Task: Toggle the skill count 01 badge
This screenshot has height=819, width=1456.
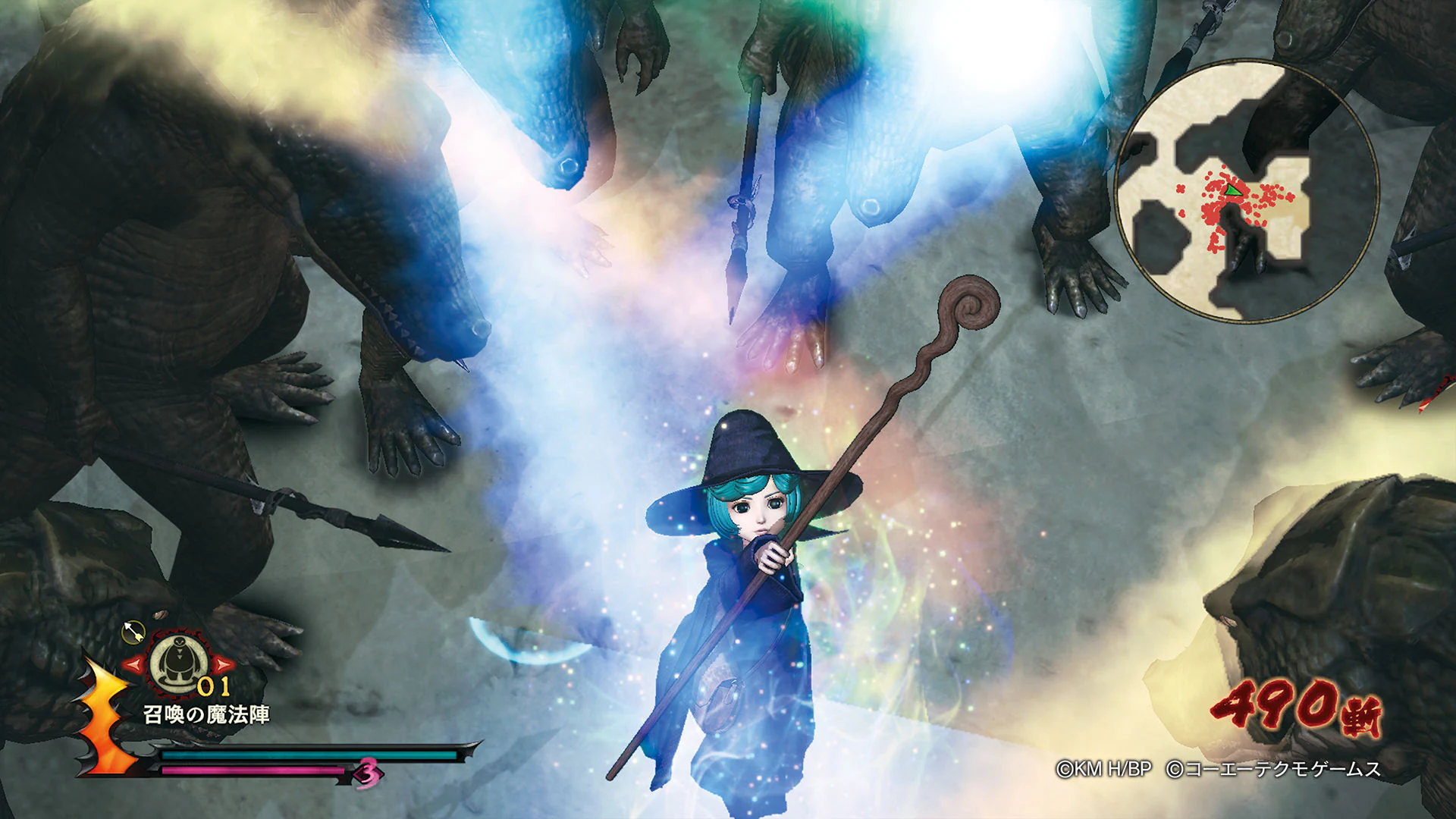Action: tap(213, 687)
